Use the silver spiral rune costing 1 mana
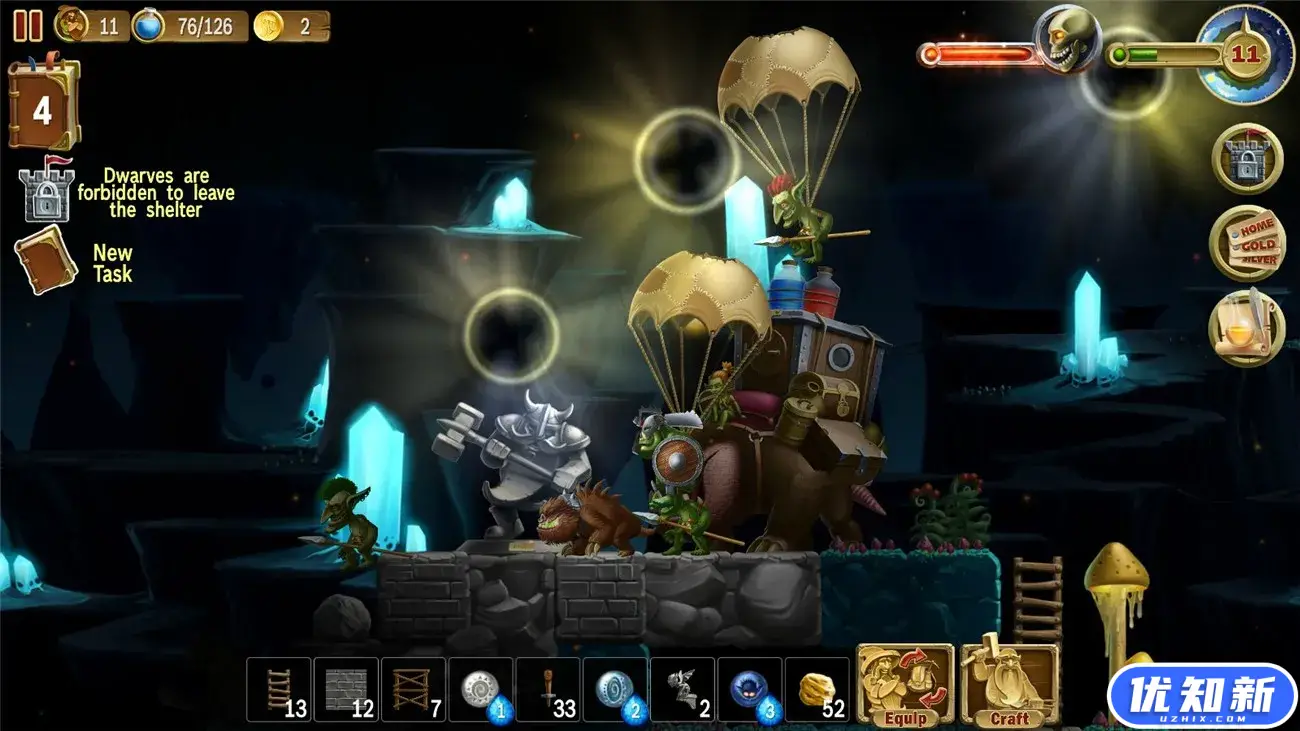The image size is (1300, 731). 481,690
